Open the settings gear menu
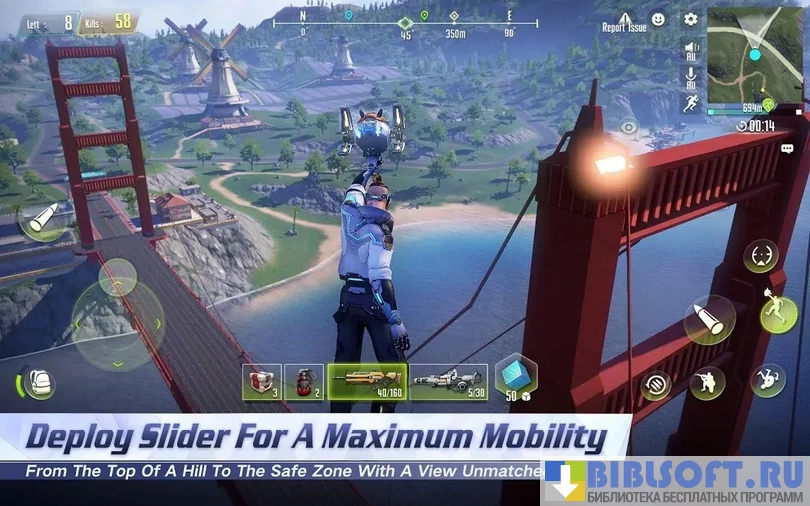 coord(691,19)
